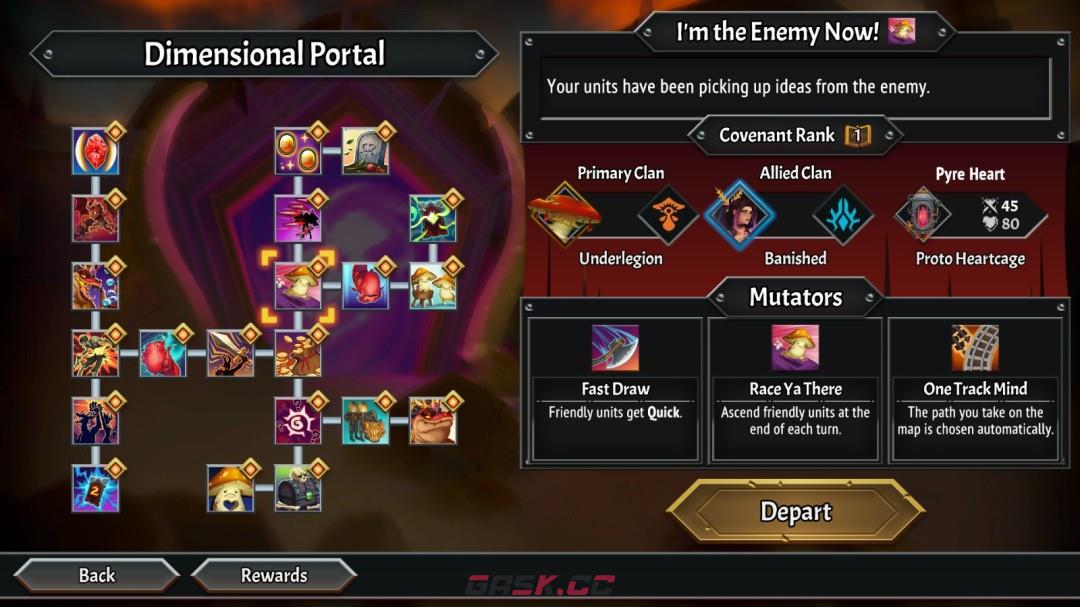Viewport: 1080px width, 607px height.
Task: Open the red toad monster node
Action: [433, 420]
